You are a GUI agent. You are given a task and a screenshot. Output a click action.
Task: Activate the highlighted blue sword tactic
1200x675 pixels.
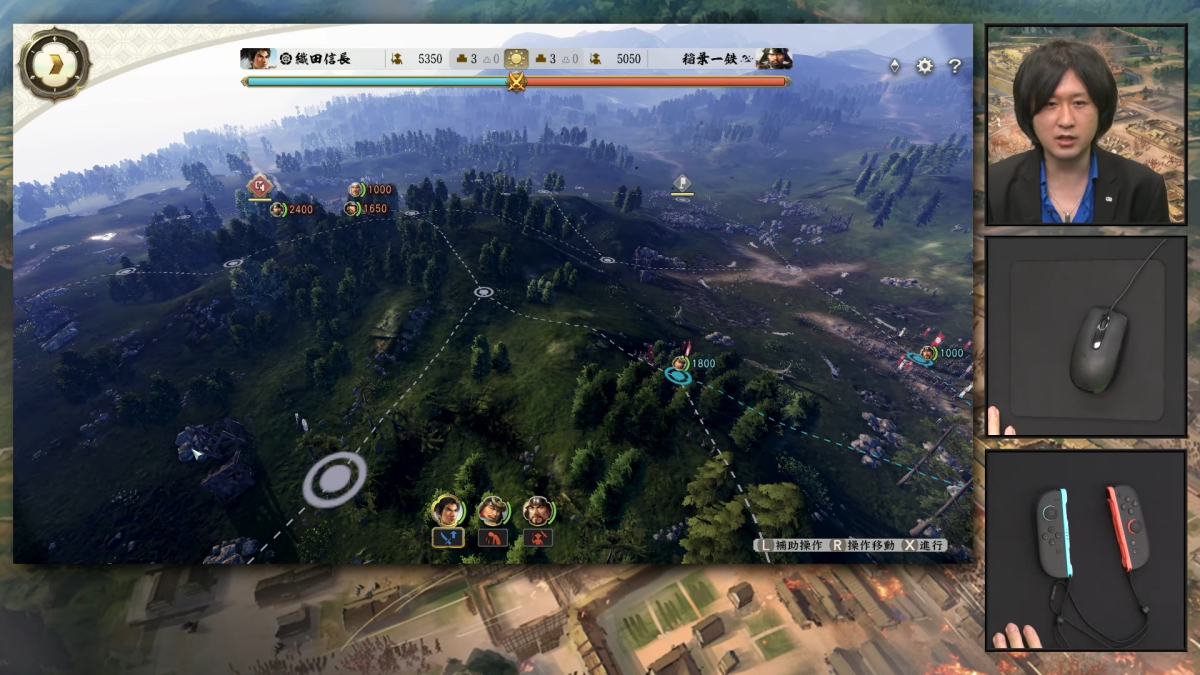tap(447, 538)
